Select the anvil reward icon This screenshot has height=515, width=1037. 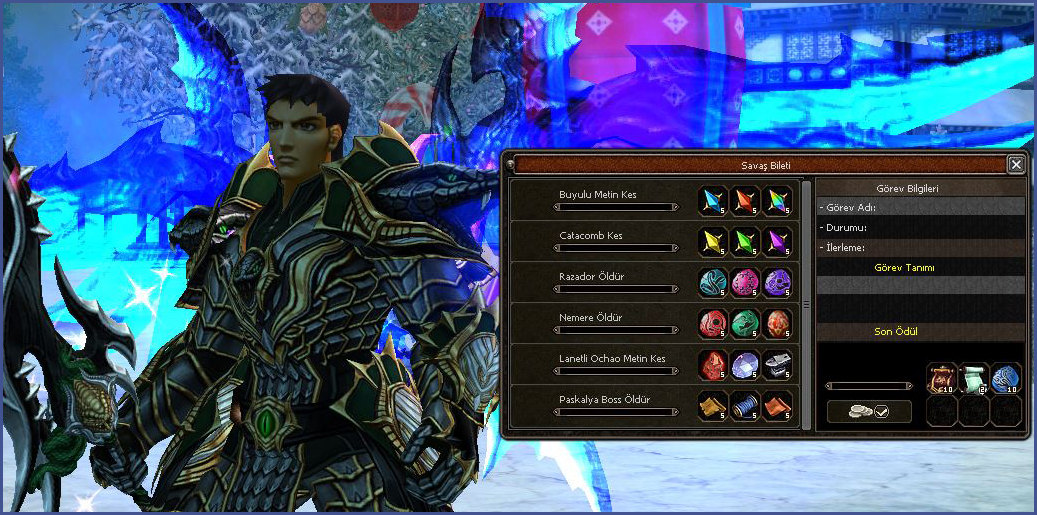click(777, 364)
